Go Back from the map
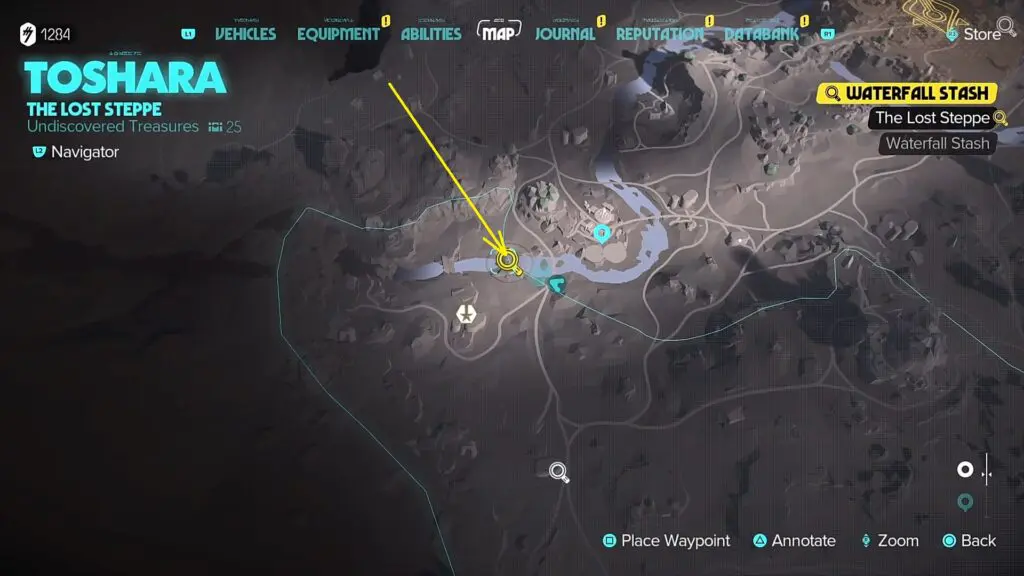The width and height of the screenshot is (1024, 576). pyautogui.click(x=969, y=541)
